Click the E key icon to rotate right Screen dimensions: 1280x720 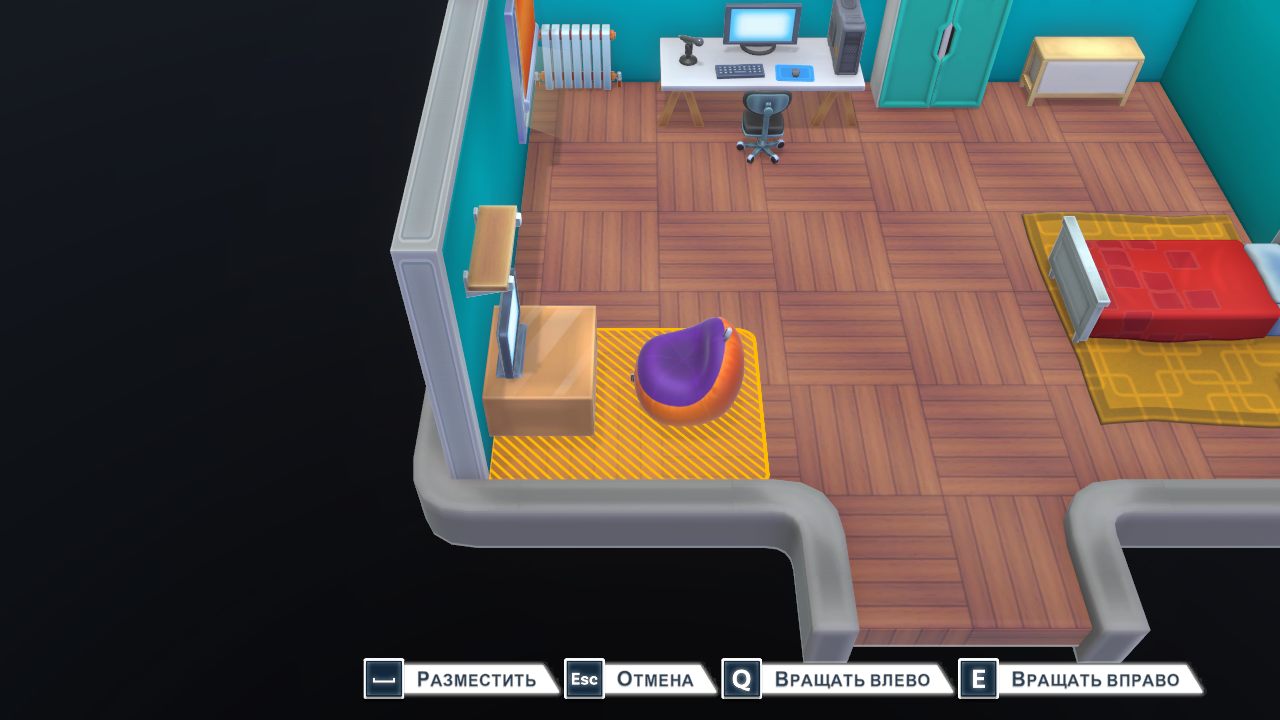(977, 679)
